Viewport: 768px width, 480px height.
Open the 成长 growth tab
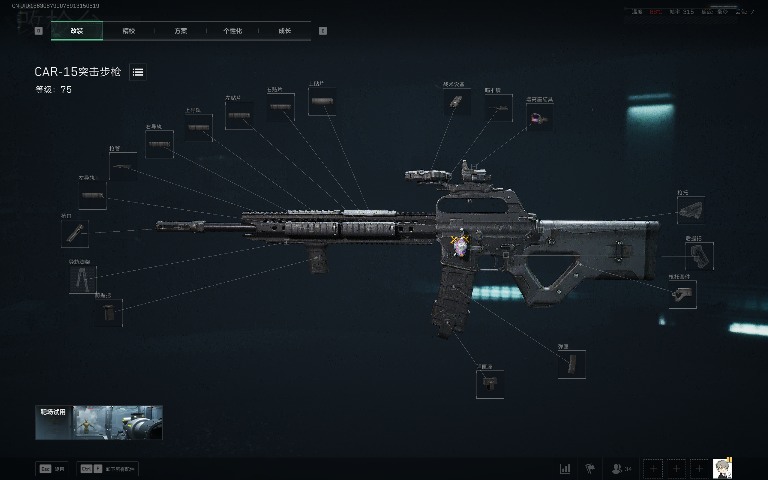pos(284,31)
